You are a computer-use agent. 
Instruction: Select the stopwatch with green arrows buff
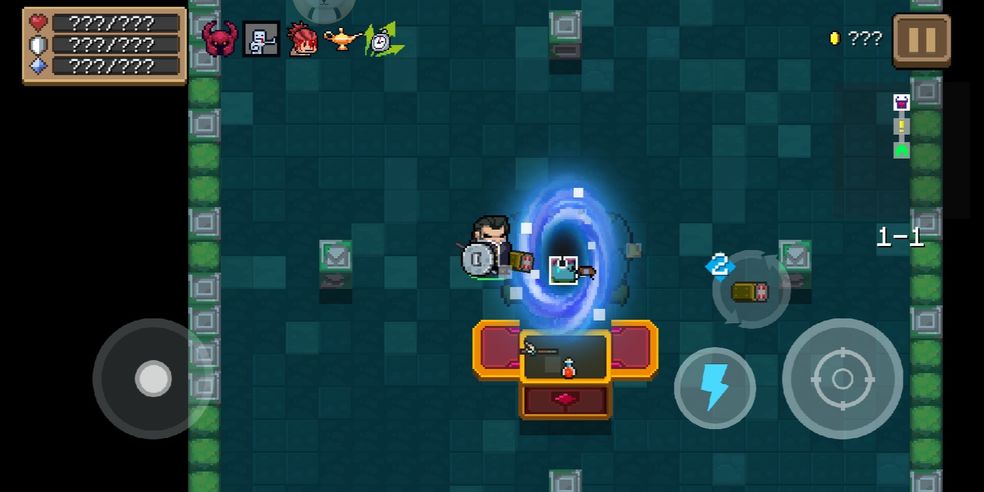pyautogui.click(x=381, y=40)
